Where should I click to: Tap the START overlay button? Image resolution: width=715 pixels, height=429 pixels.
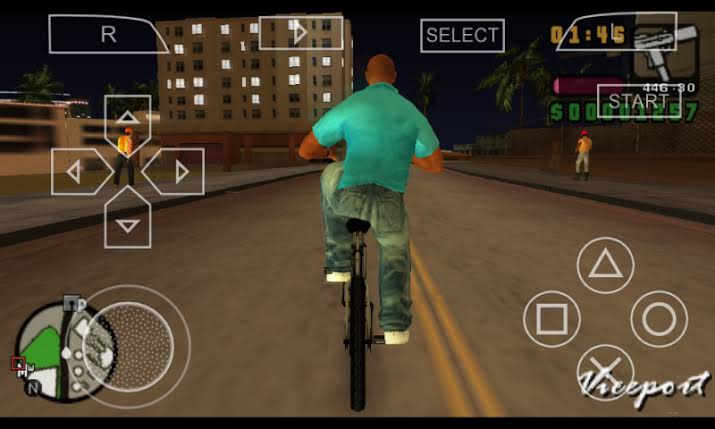(x=638, y=101)
